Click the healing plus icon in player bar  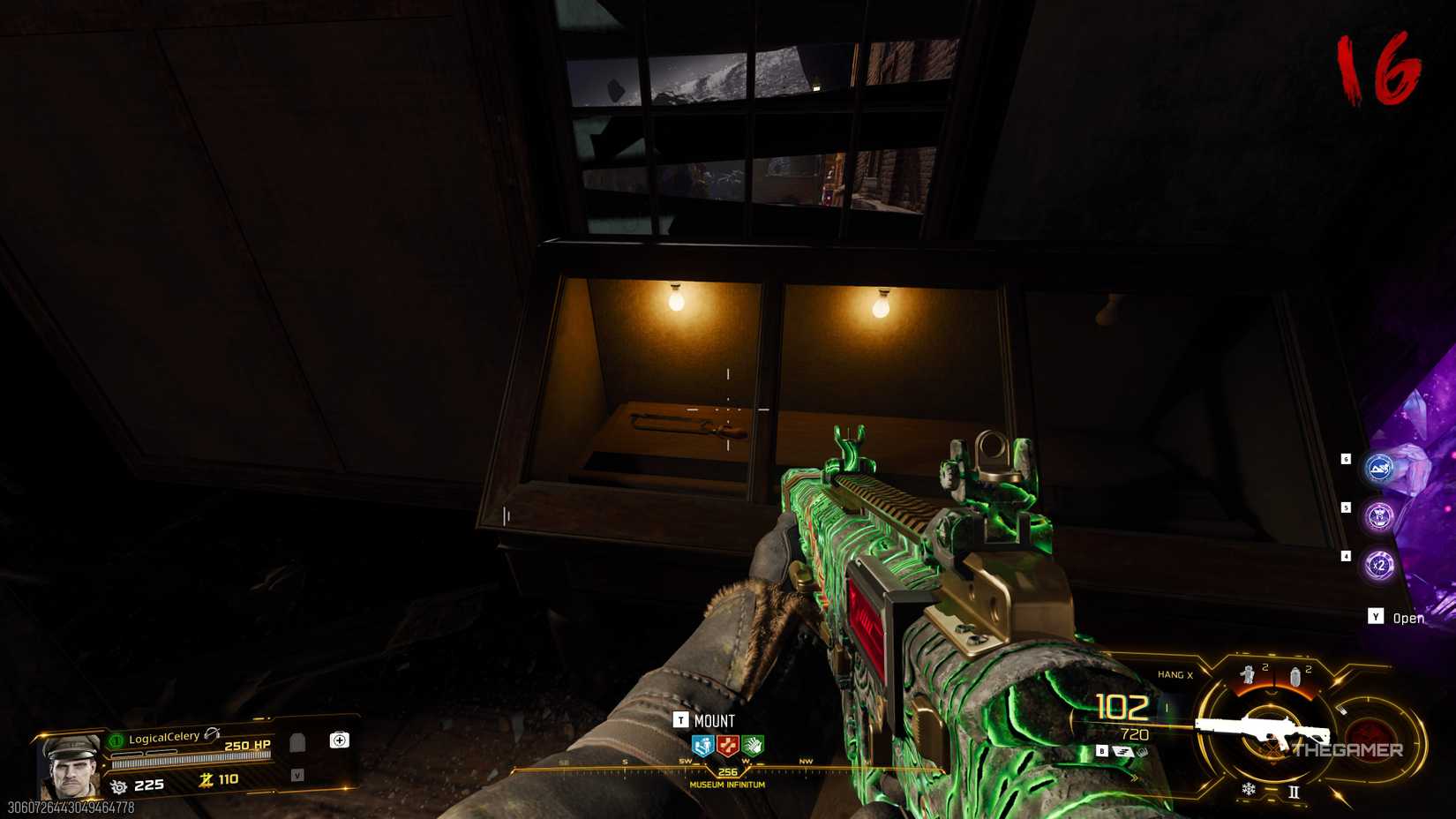pyautogui.click(x=340, y=740)
